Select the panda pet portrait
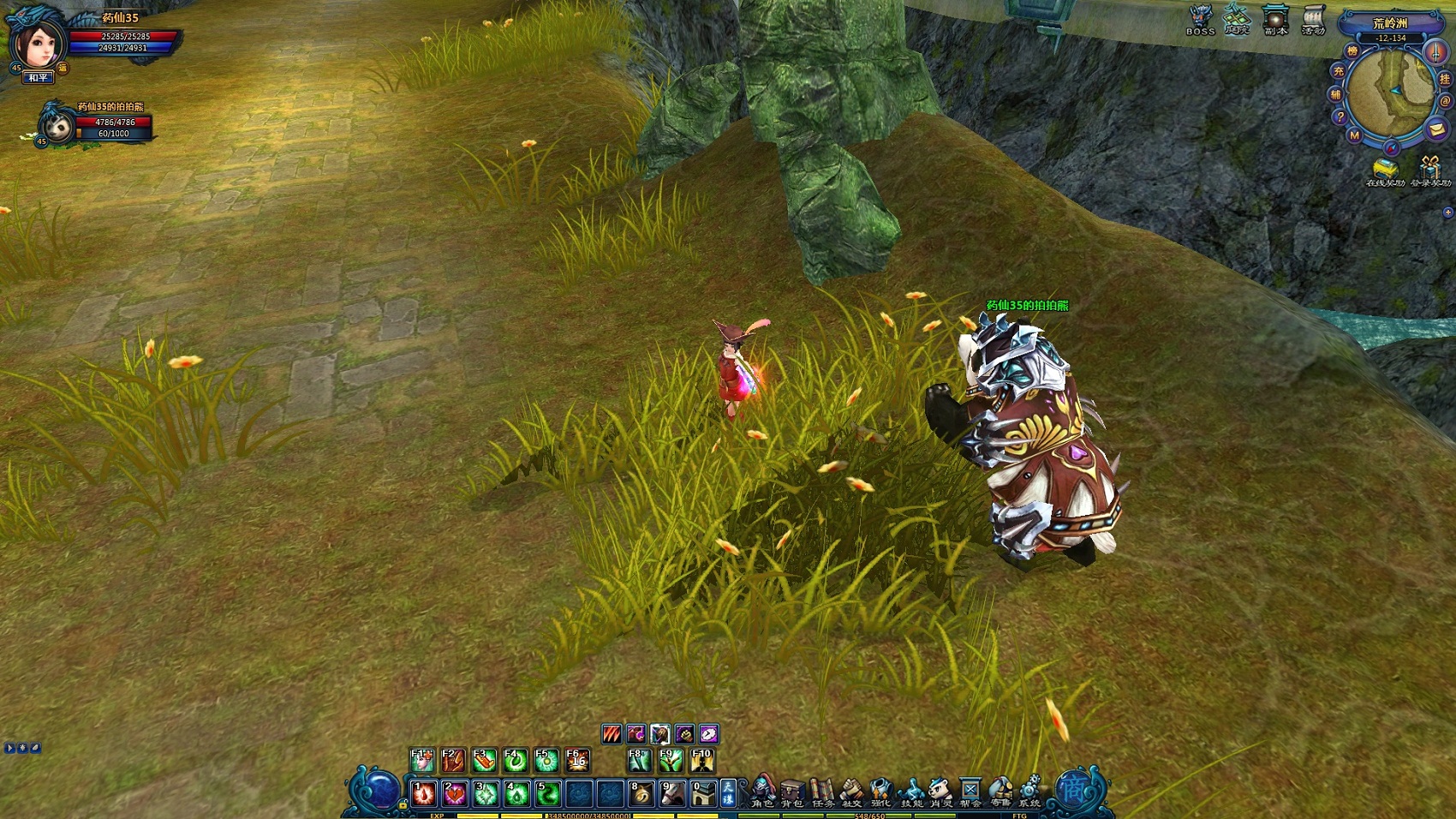 pos(58,126)
